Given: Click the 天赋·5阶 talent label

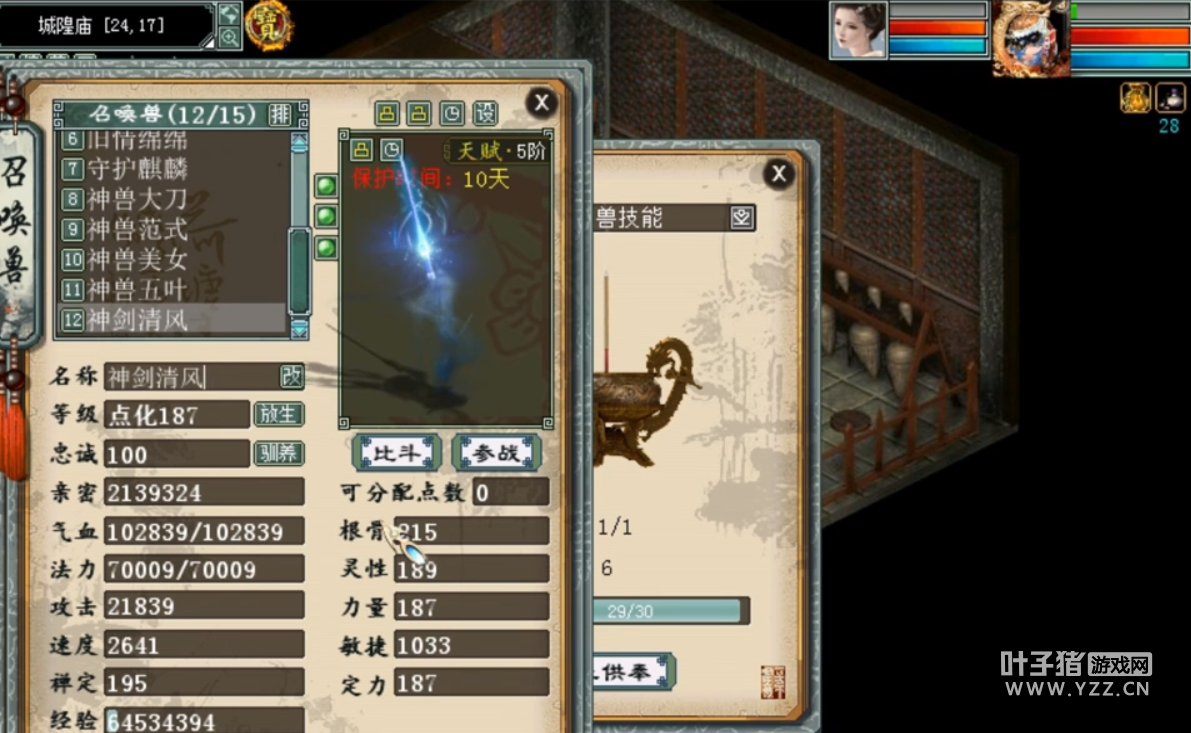Looking at the screenshot, I should (x=499, y=151).
